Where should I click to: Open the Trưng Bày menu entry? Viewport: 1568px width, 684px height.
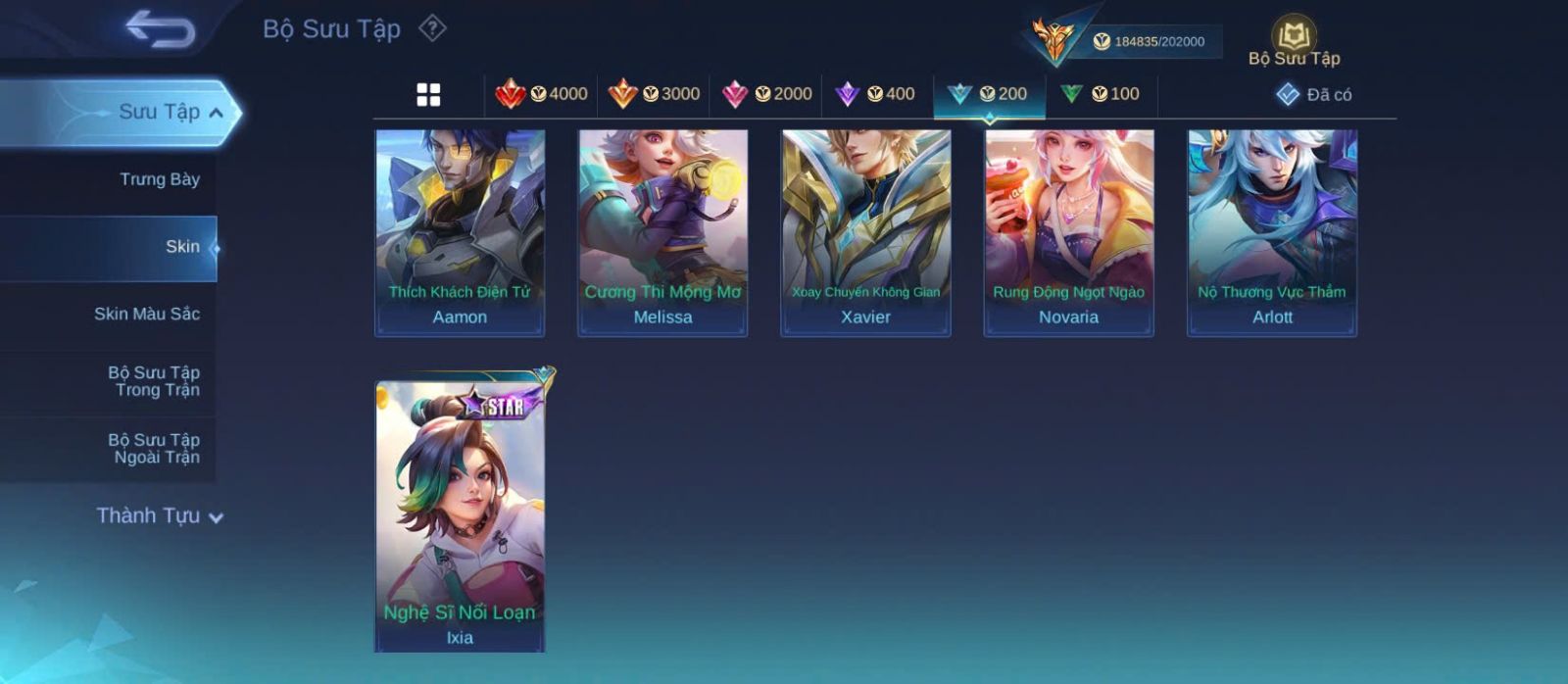tap(159, 179)
